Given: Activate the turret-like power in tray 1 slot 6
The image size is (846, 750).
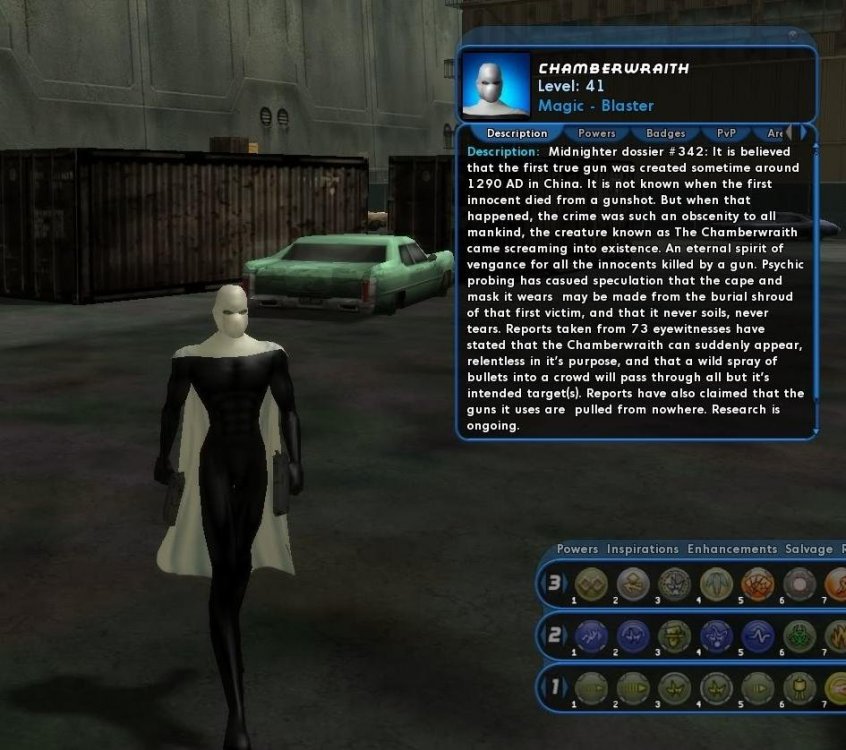Looking at the screenshot, I should 799,689.
